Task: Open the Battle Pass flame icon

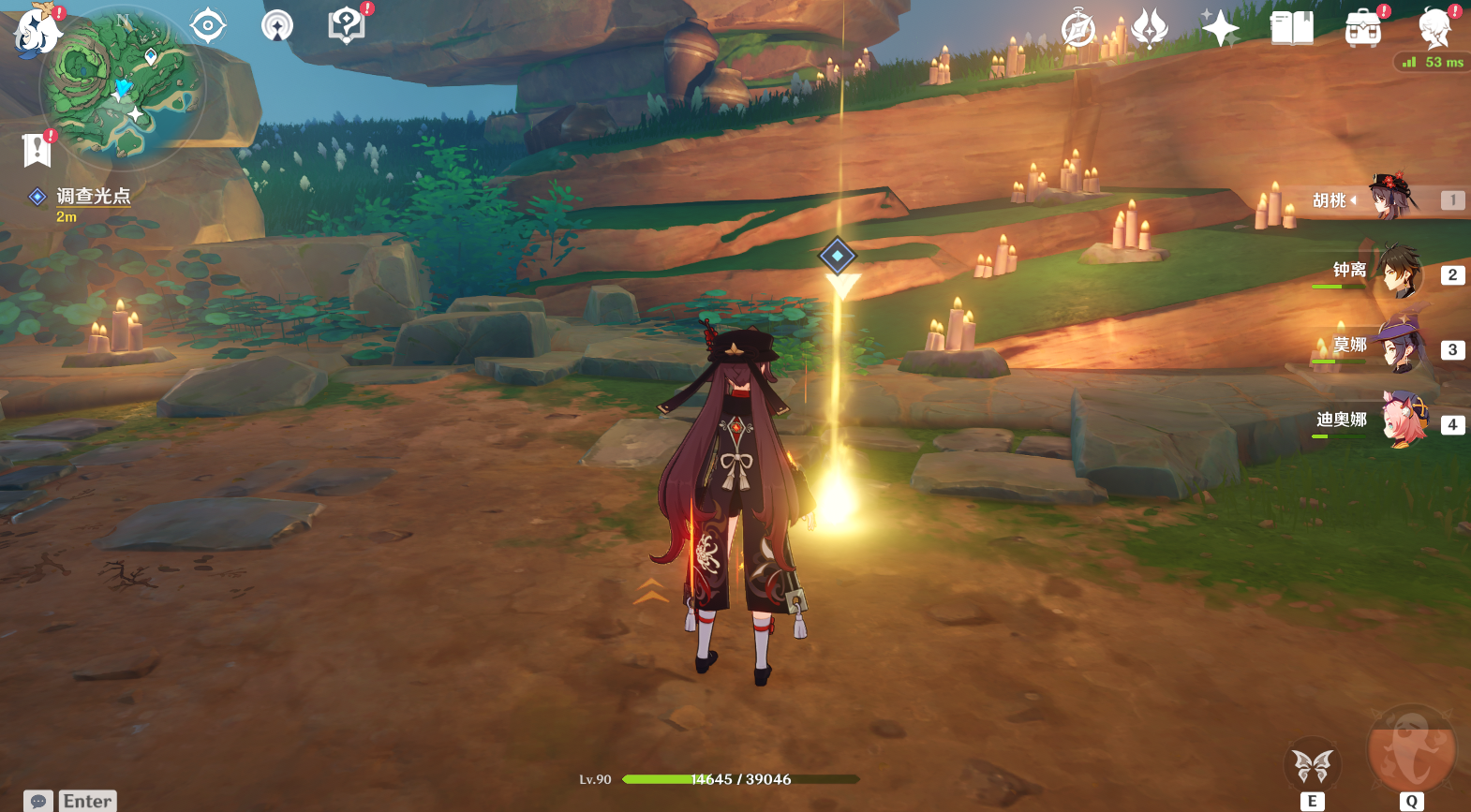Action: (x=1149, y=28)
